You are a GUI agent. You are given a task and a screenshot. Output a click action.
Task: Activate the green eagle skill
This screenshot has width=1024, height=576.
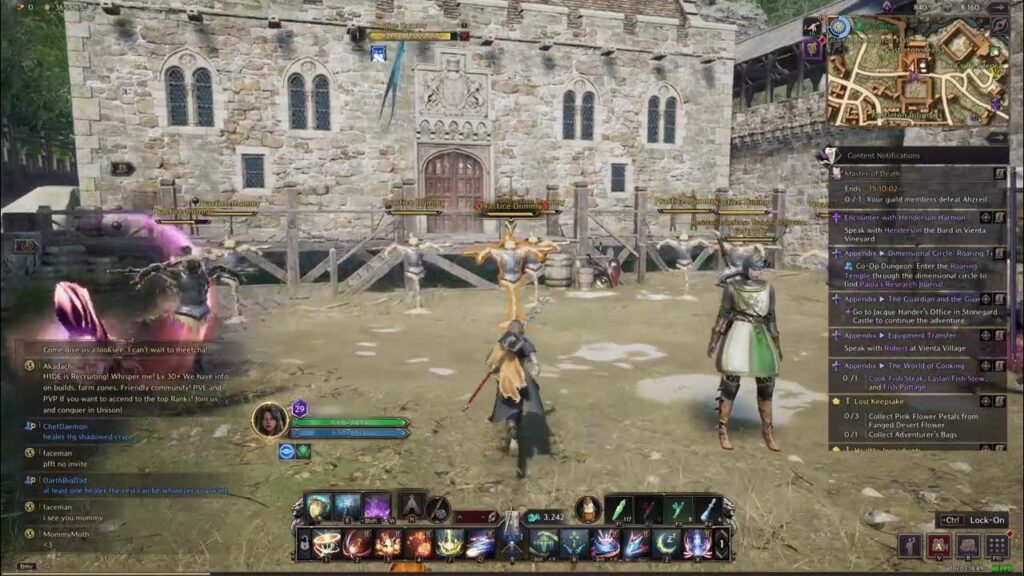tap(544, 544)
